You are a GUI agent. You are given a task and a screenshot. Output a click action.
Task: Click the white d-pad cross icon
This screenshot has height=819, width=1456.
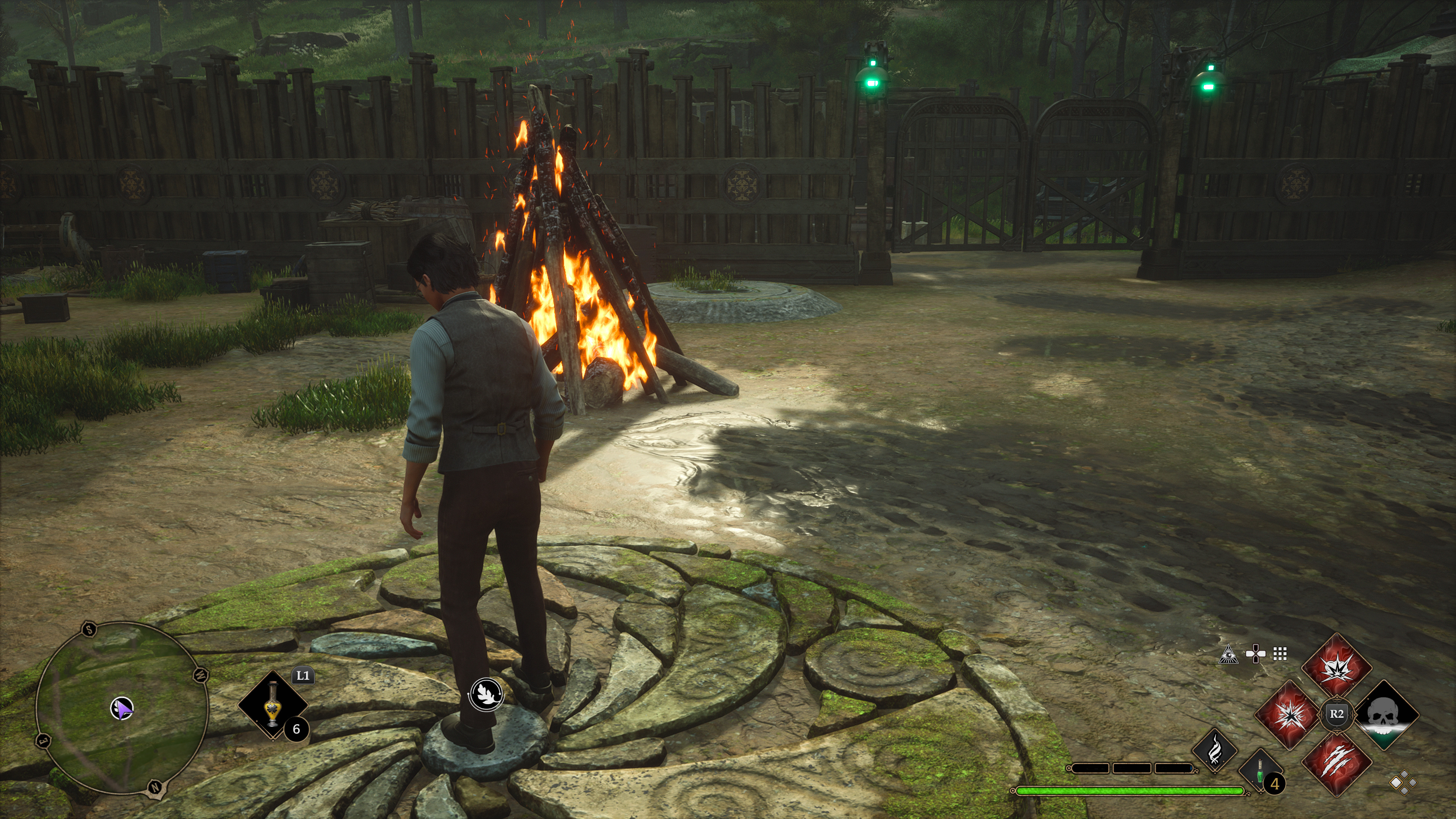[x=1255, y=654]
